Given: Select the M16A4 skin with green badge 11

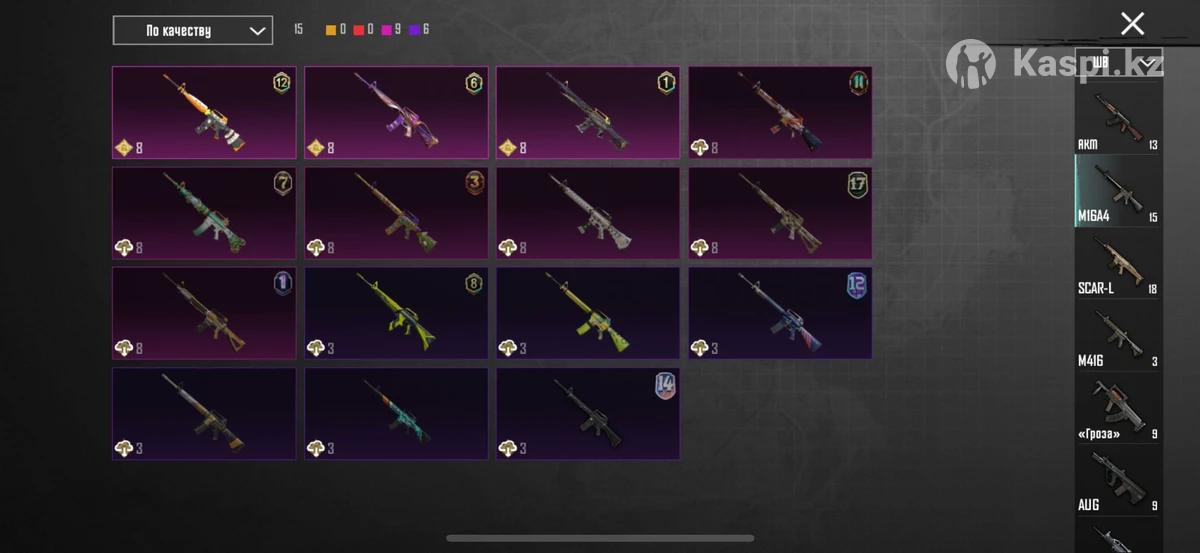Looking at the screenshot, I should [780, 112].
